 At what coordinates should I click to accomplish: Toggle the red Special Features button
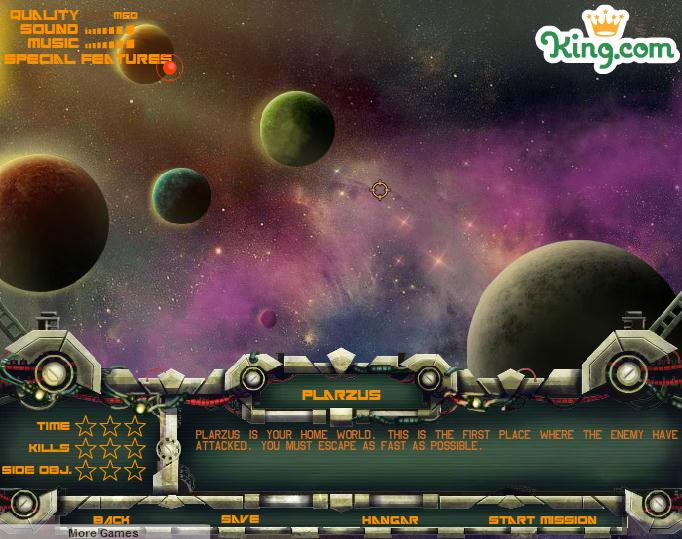[170, 67]
